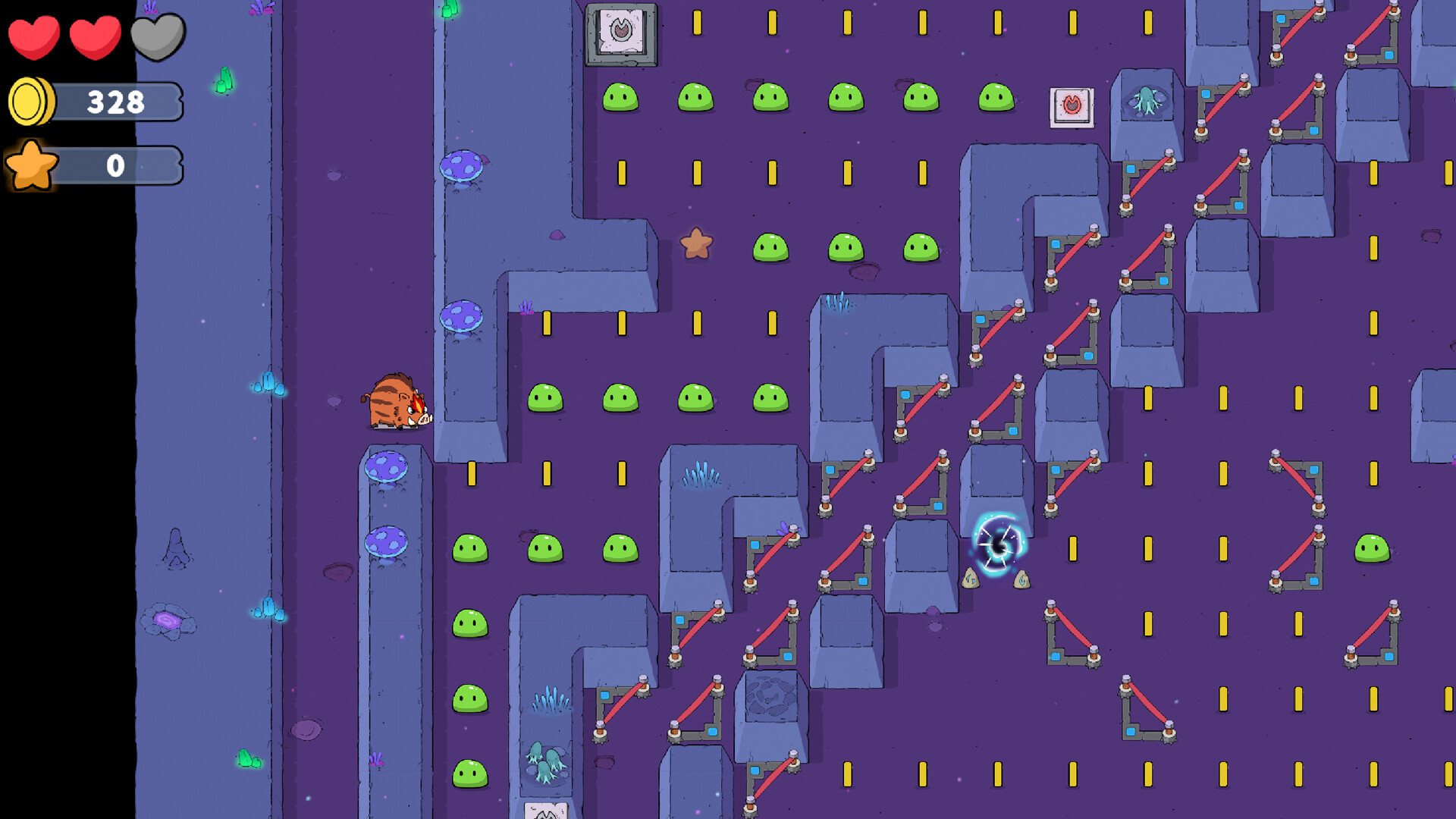
Task: Click a green slime near the boar
Action: point(544,396)
